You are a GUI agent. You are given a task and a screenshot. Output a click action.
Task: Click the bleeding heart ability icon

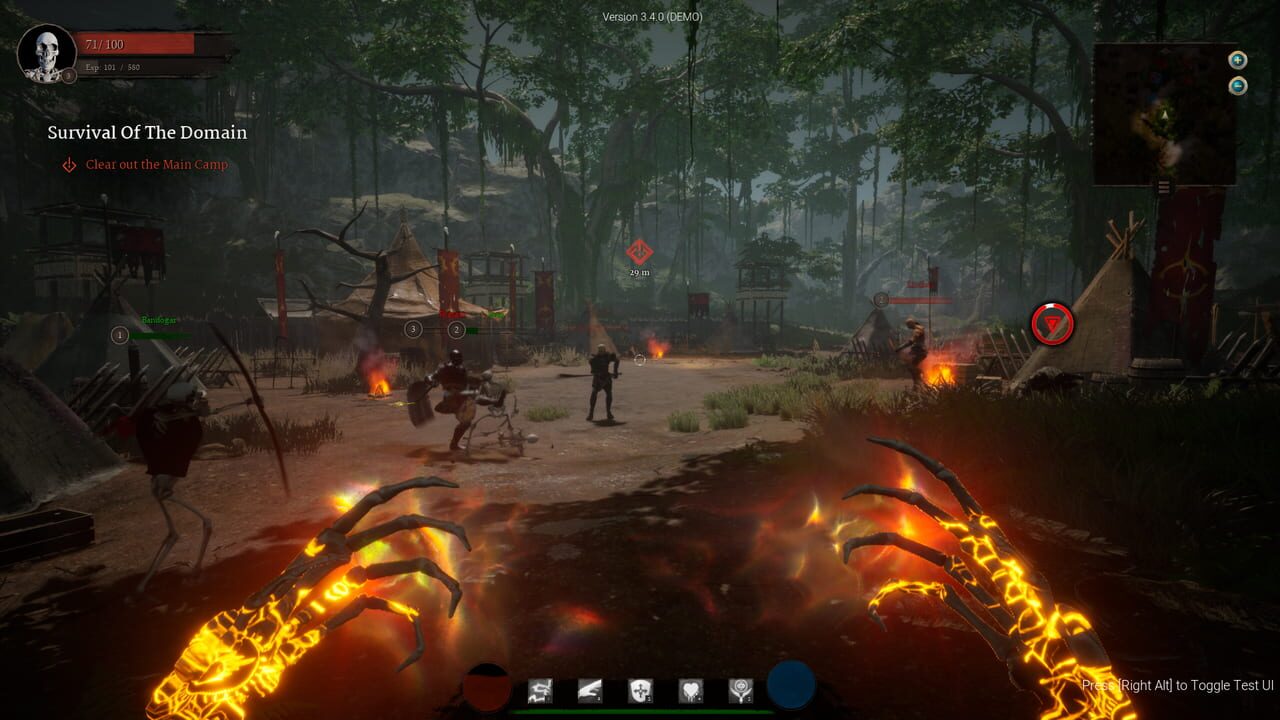click(692, 689)
